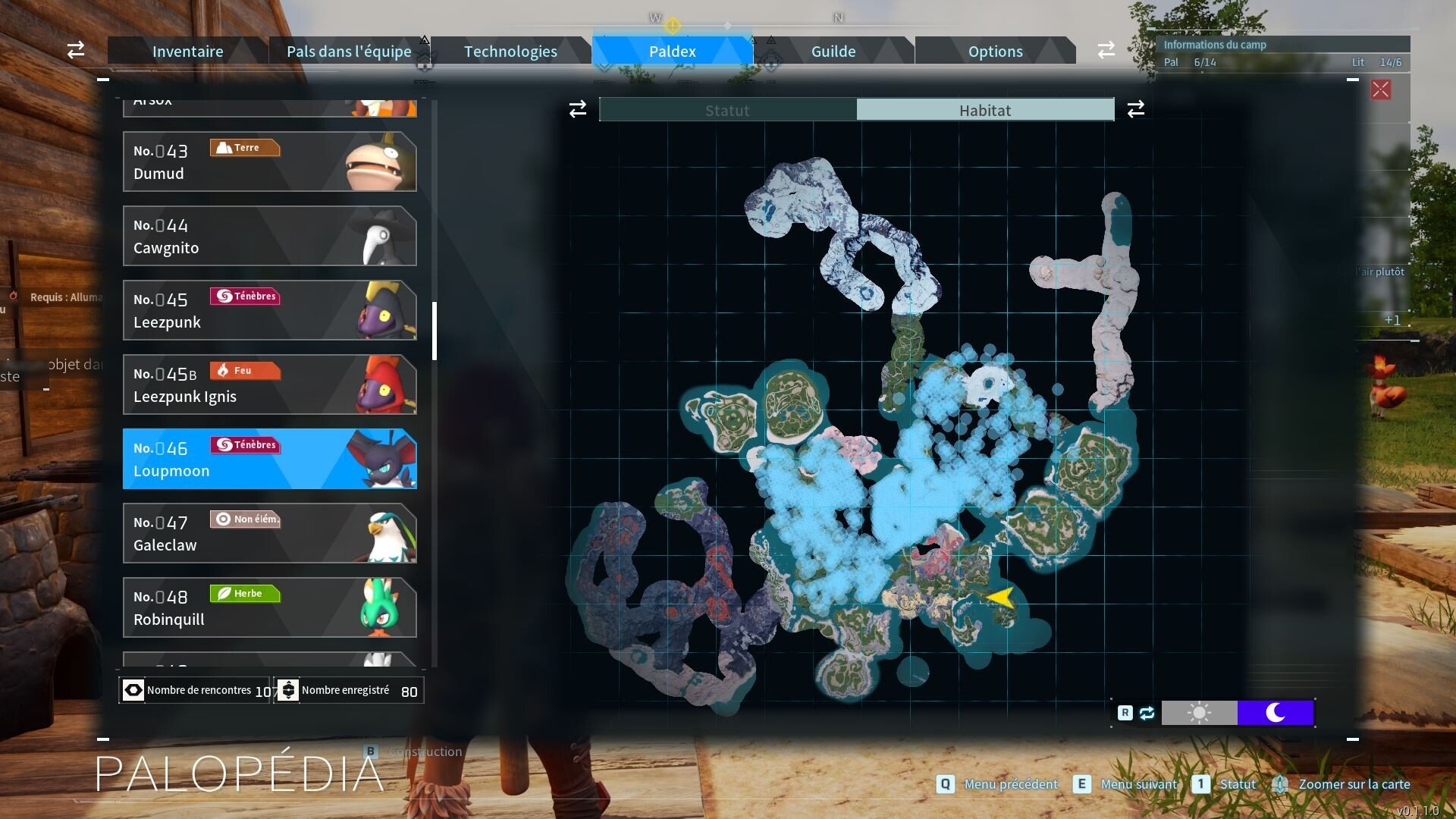Open Leezpunk Ignis fire entry

[269, 384]
